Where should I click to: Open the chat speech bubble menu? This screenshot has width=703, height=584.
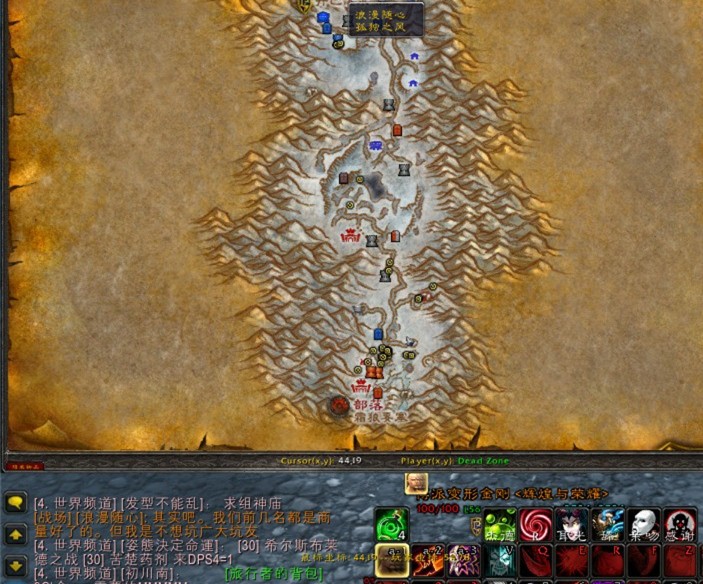(x=15, y=504)
